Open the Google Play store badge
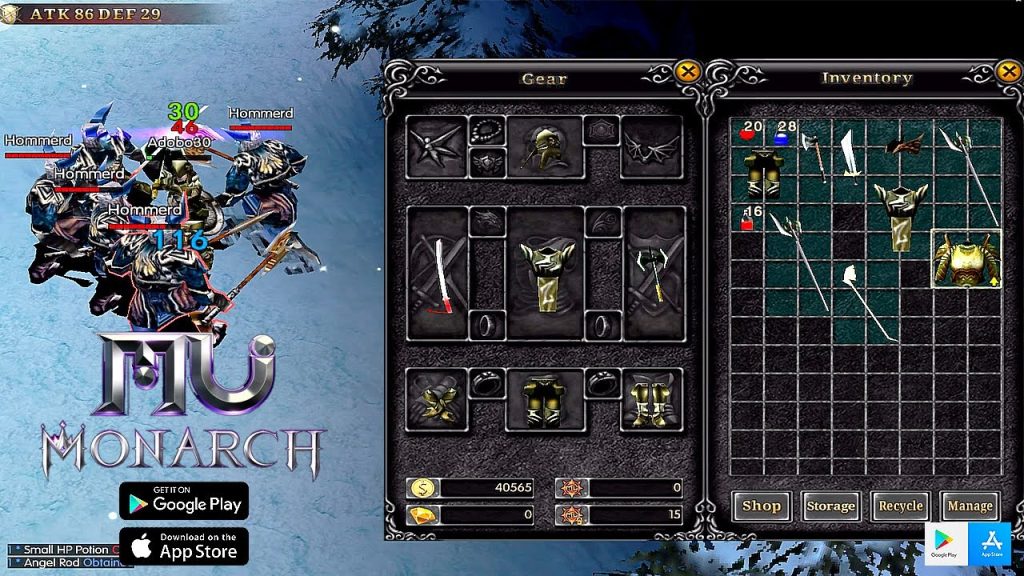 tap(184, 500)
